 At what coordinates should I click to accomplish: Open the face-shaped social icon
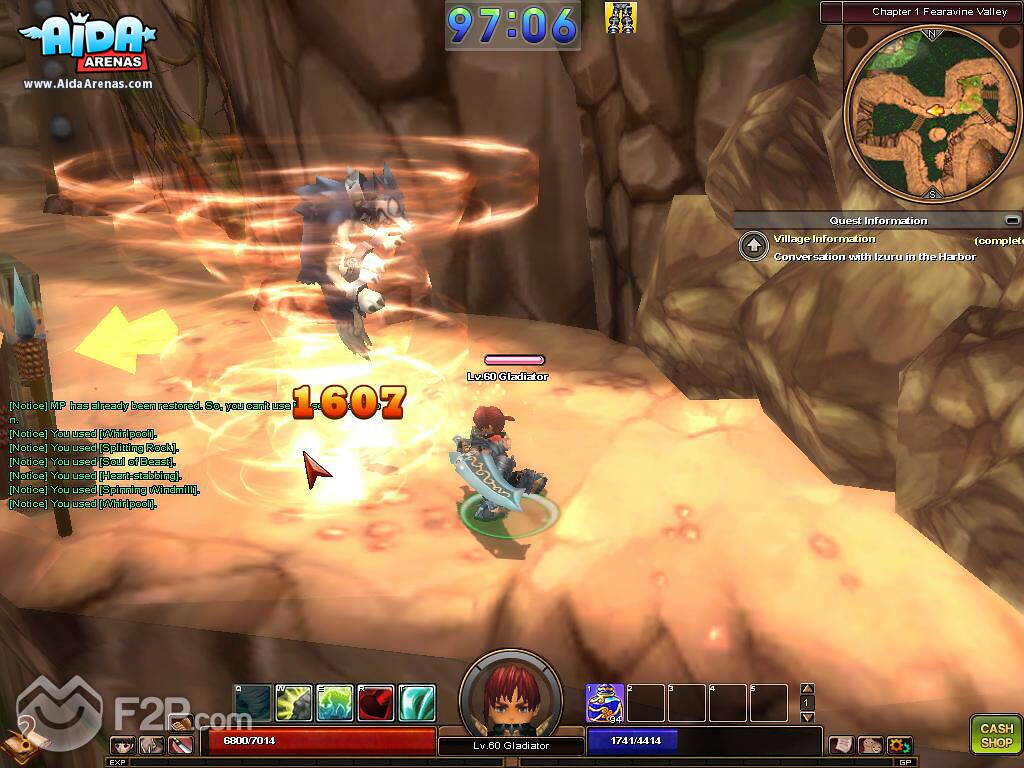(x=870, y=745)
